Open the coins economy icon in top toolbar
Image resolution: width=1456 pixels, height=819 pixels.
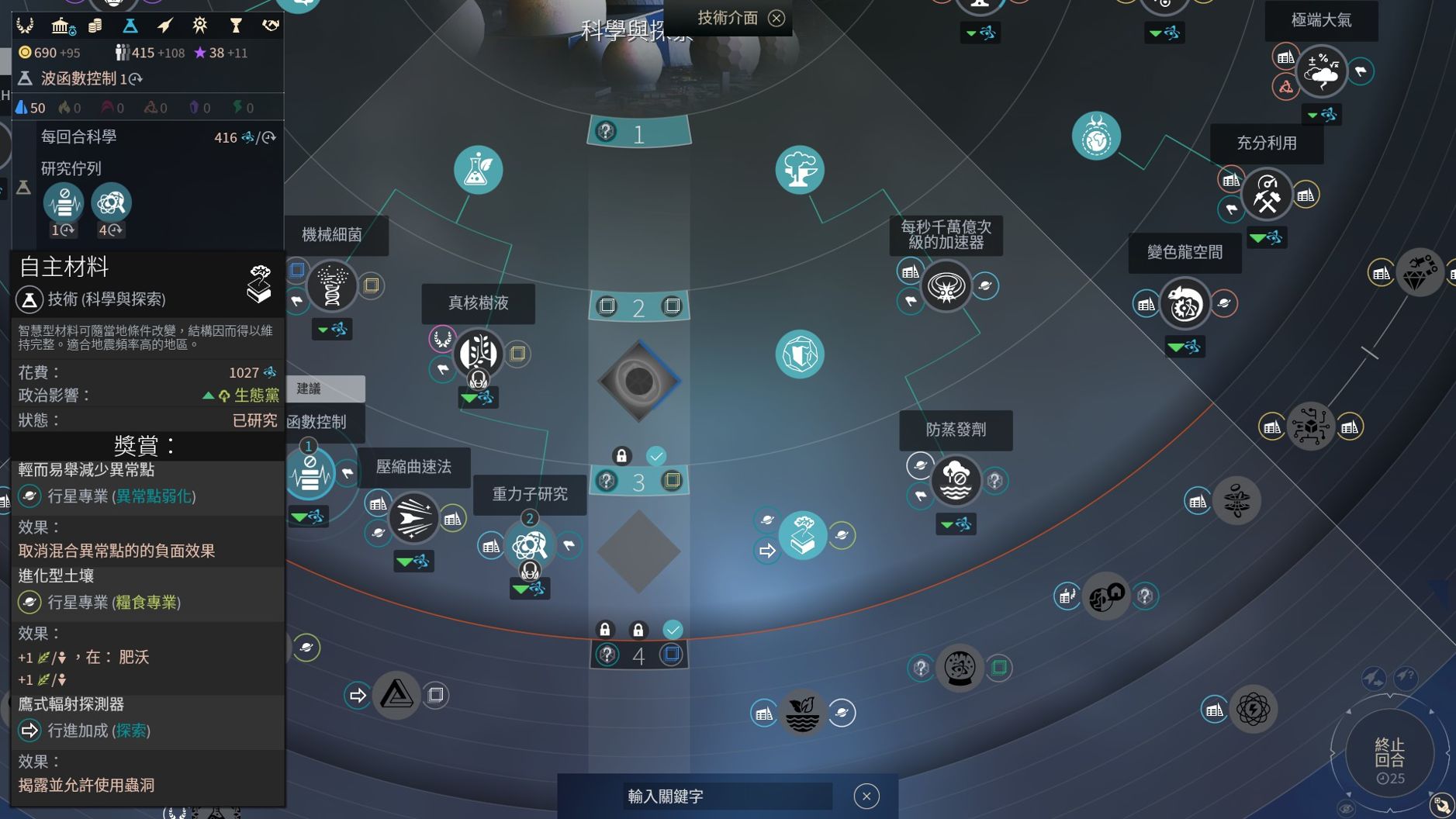pyautogui.click(x=95, y=25)
